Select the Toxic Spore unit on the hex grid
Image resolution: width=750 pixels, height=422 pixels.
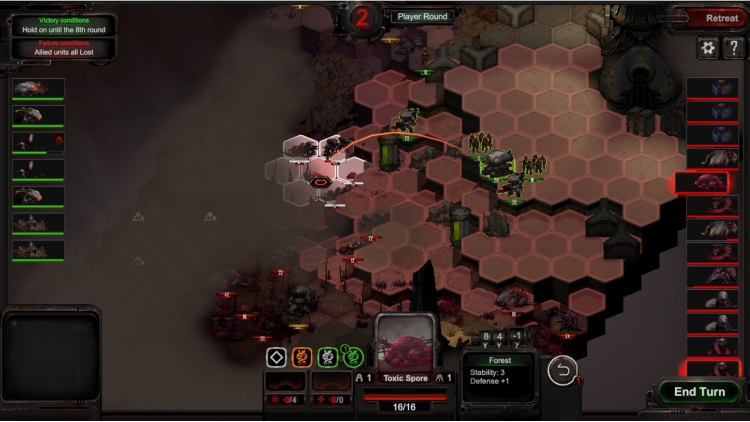click(x=322, y=181)
